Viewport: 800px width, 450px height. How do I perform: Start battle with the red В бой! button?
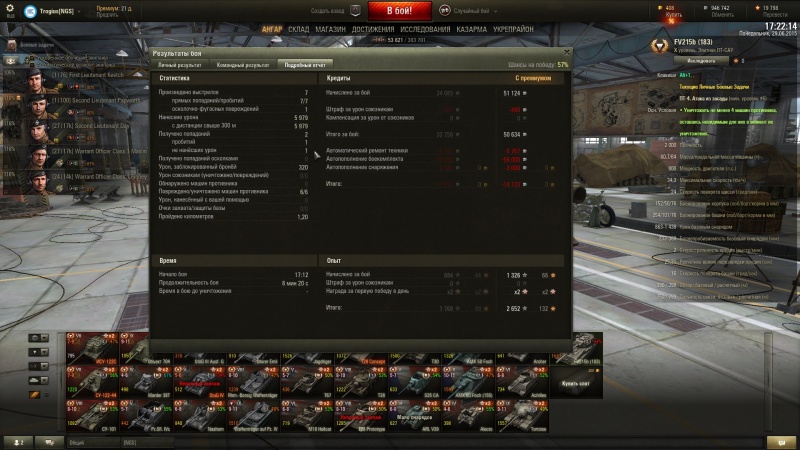[x=400, y=11]
